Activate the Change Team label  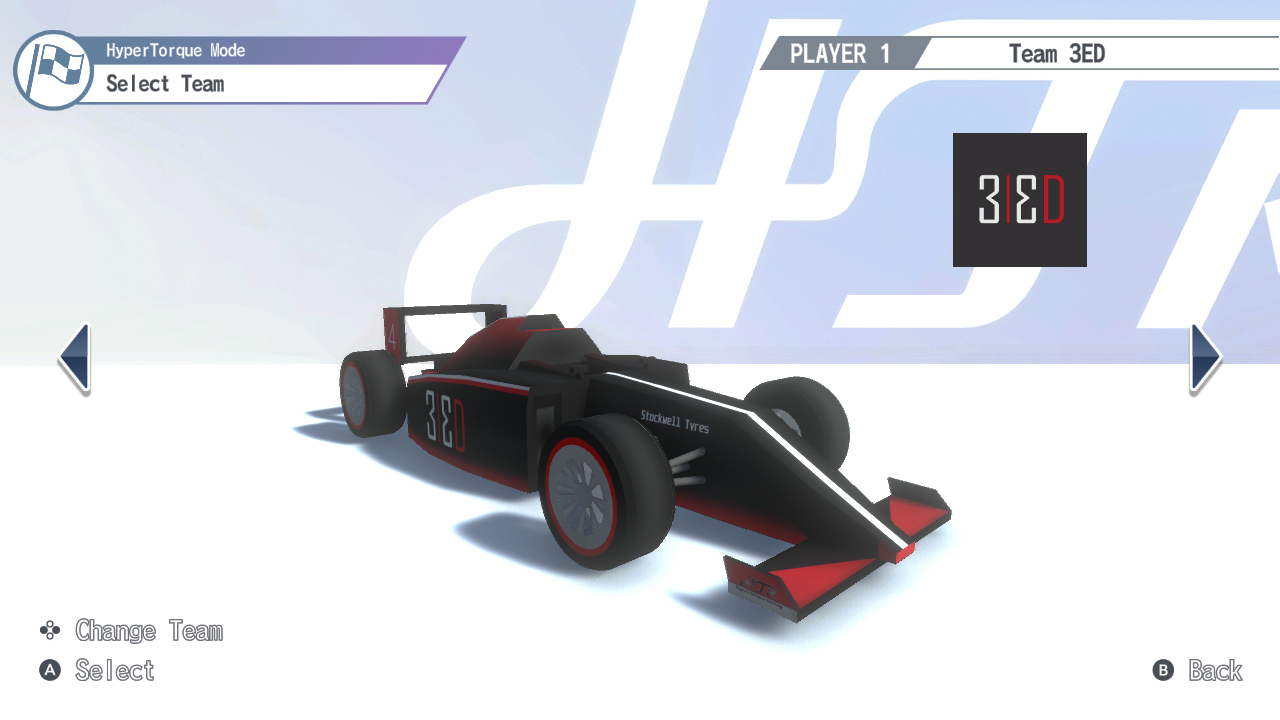point(149,631)
